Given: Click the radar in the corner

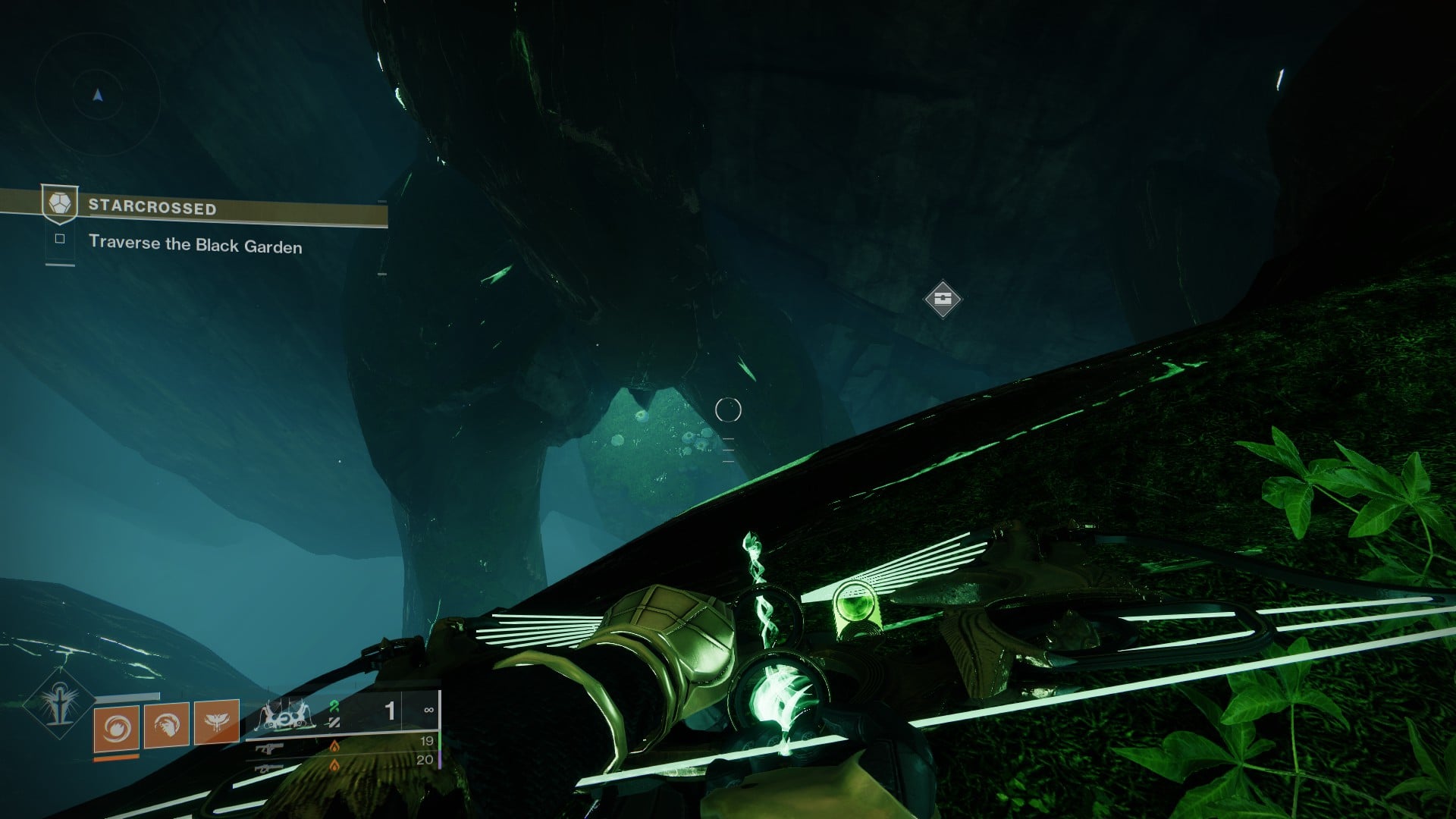Looking at the screenshot, I should coord(97,95).
